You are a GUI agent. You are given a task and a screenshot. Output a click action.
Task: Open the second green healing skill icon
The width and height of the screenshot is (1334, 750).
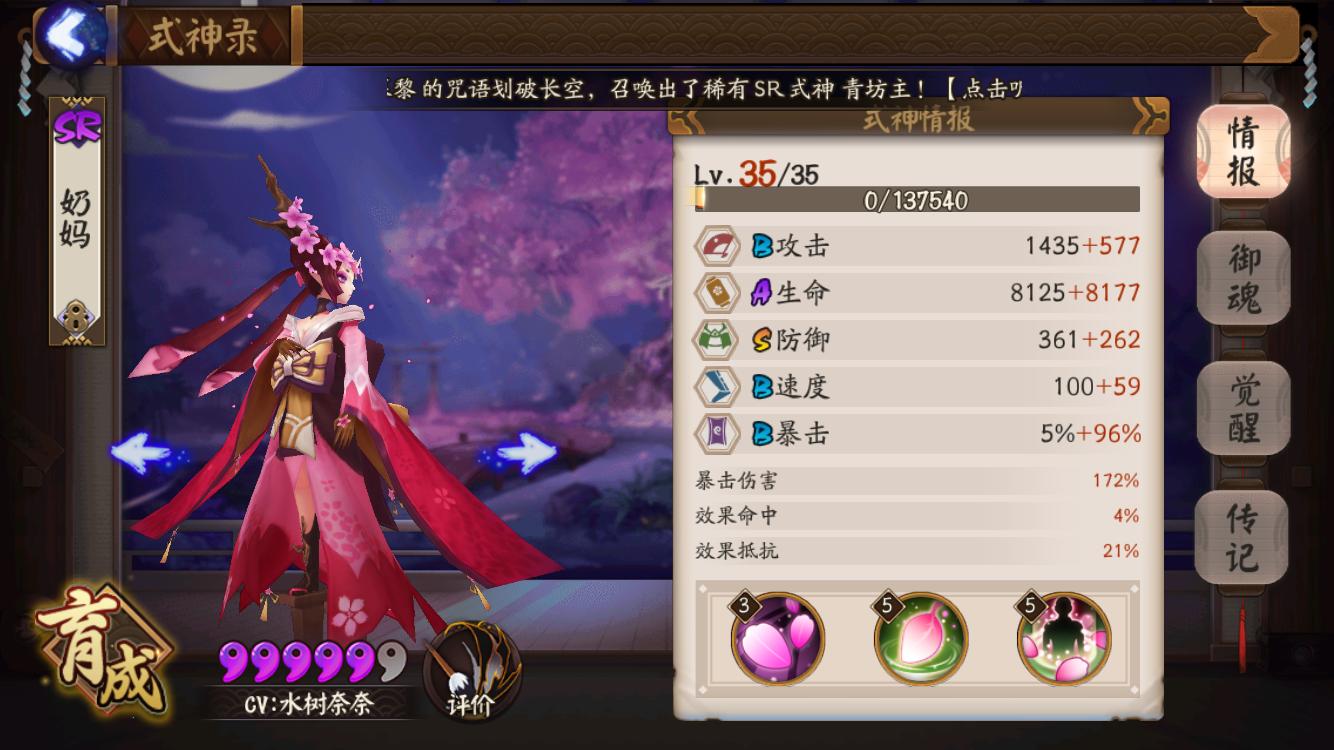(x=918, y=638)
